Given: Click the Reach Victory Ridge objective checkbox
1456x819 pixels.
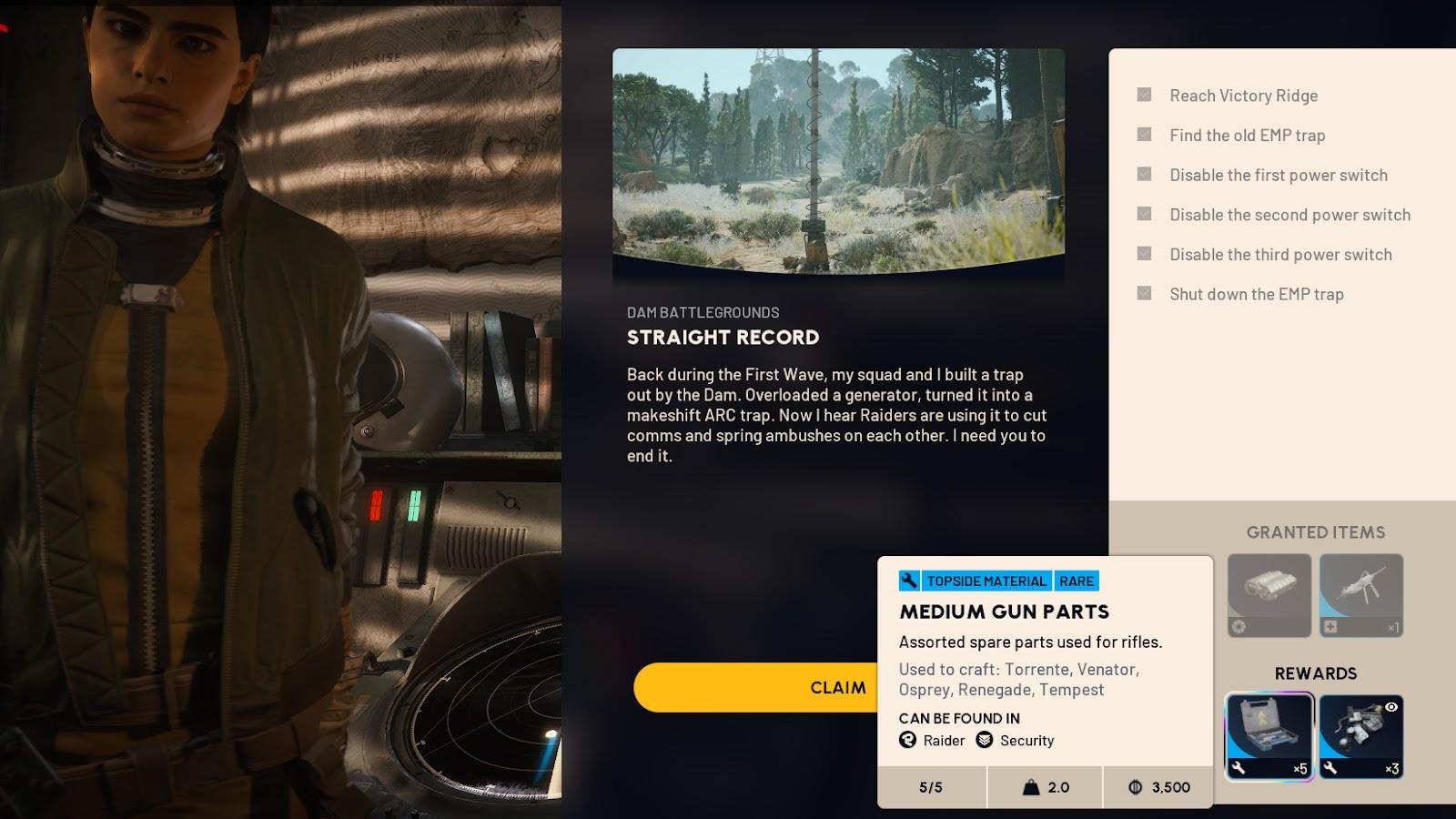Looking at the screenshot, I should click(x=1145, y=95).
